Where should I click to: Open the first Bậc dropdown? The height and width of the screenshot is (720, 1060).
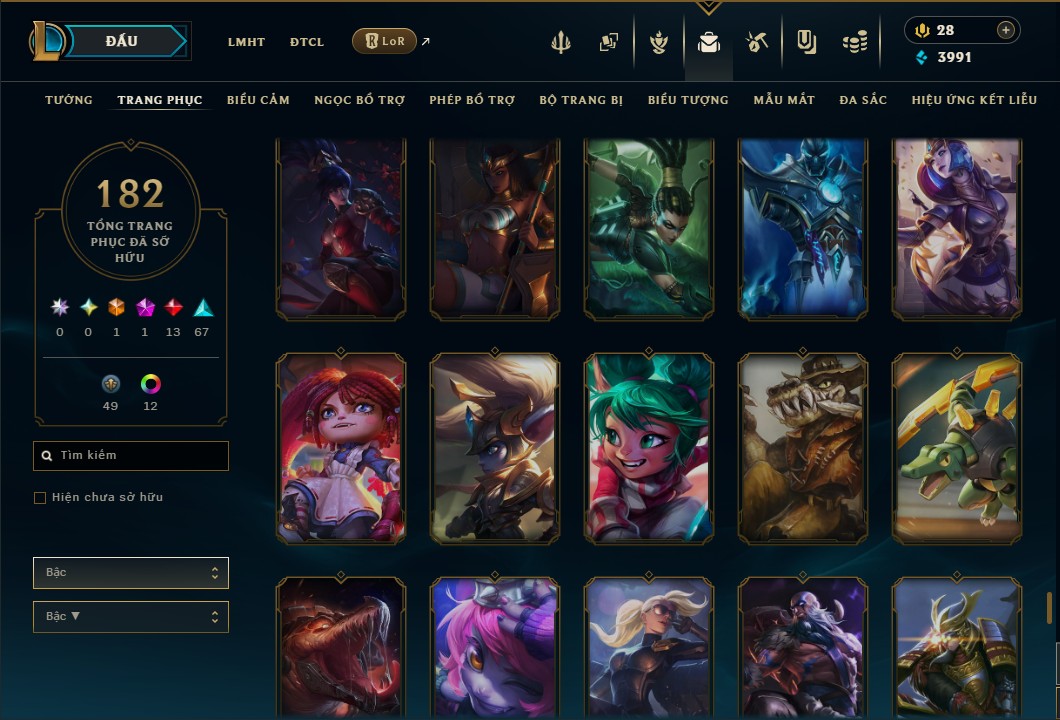(131, 573)
